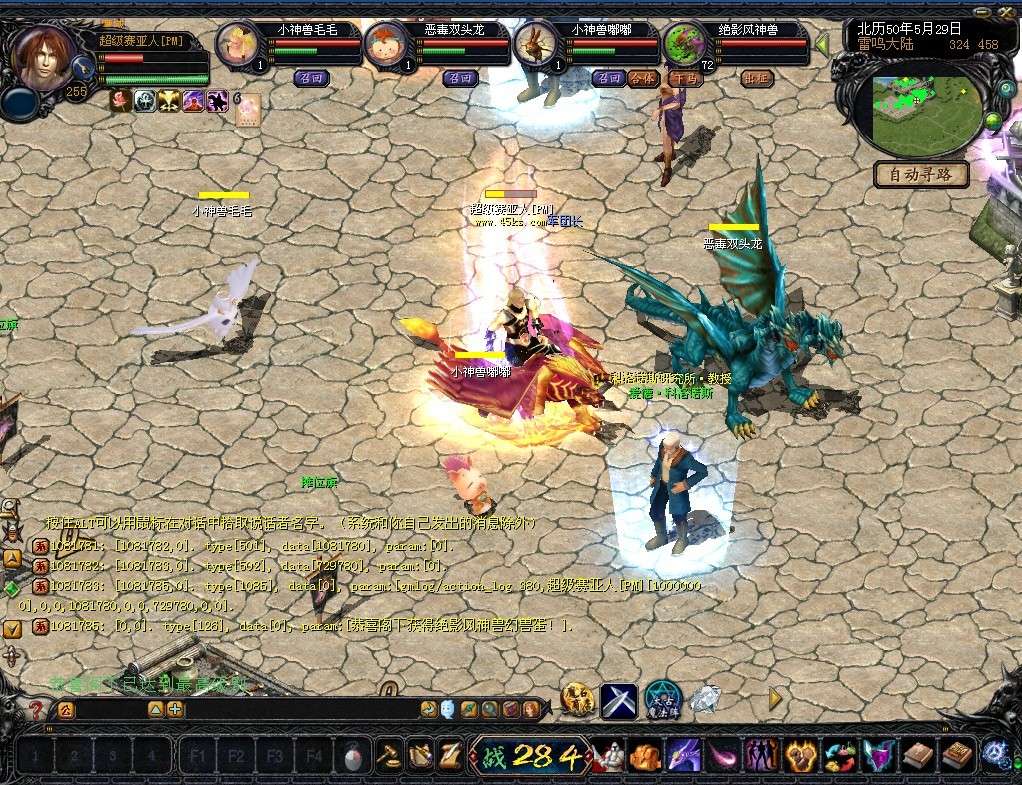Recall pet 小神兽毛毛 with its 召回 button

coord(311,78)
